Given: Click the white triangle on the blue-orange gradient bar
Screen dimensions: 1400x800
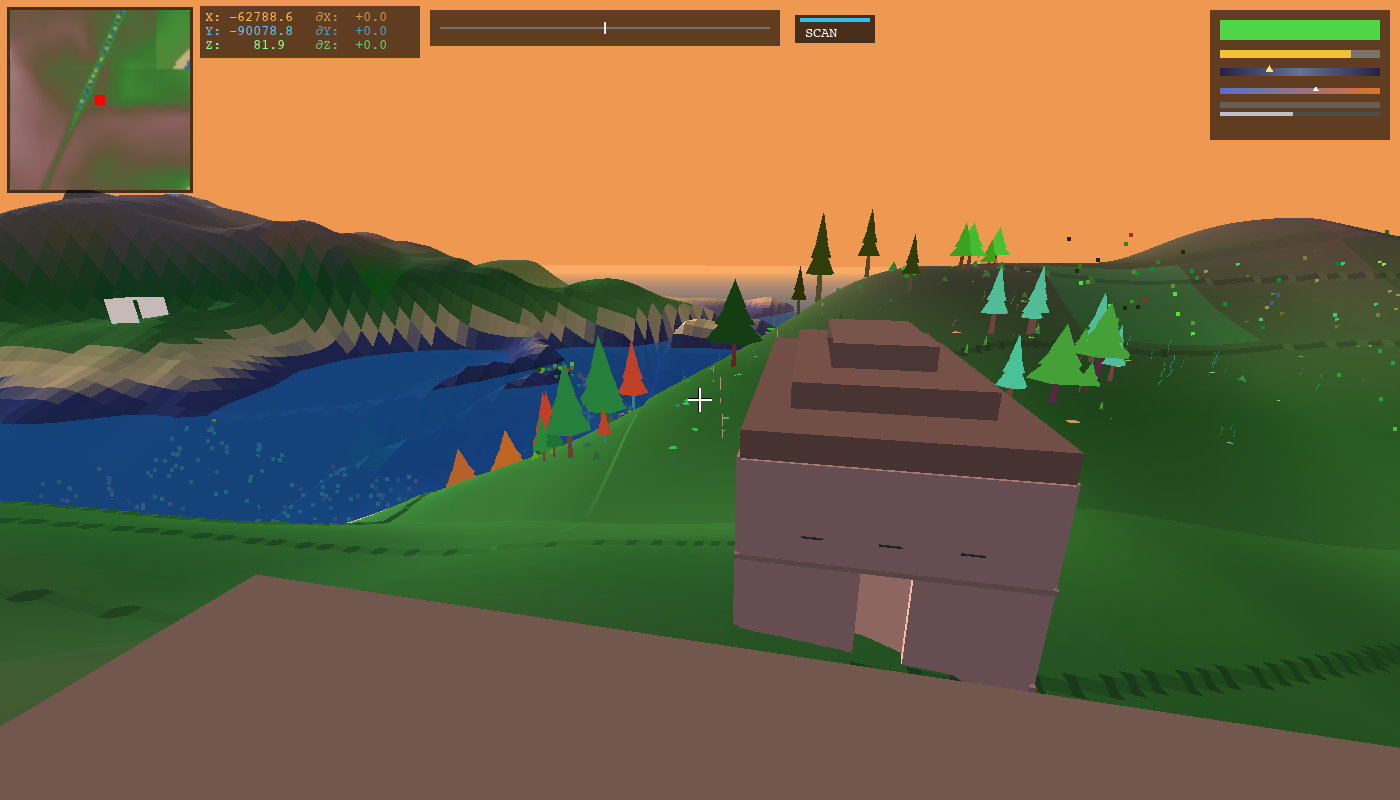Looking at the screenshot, I should click(1316, 87).
